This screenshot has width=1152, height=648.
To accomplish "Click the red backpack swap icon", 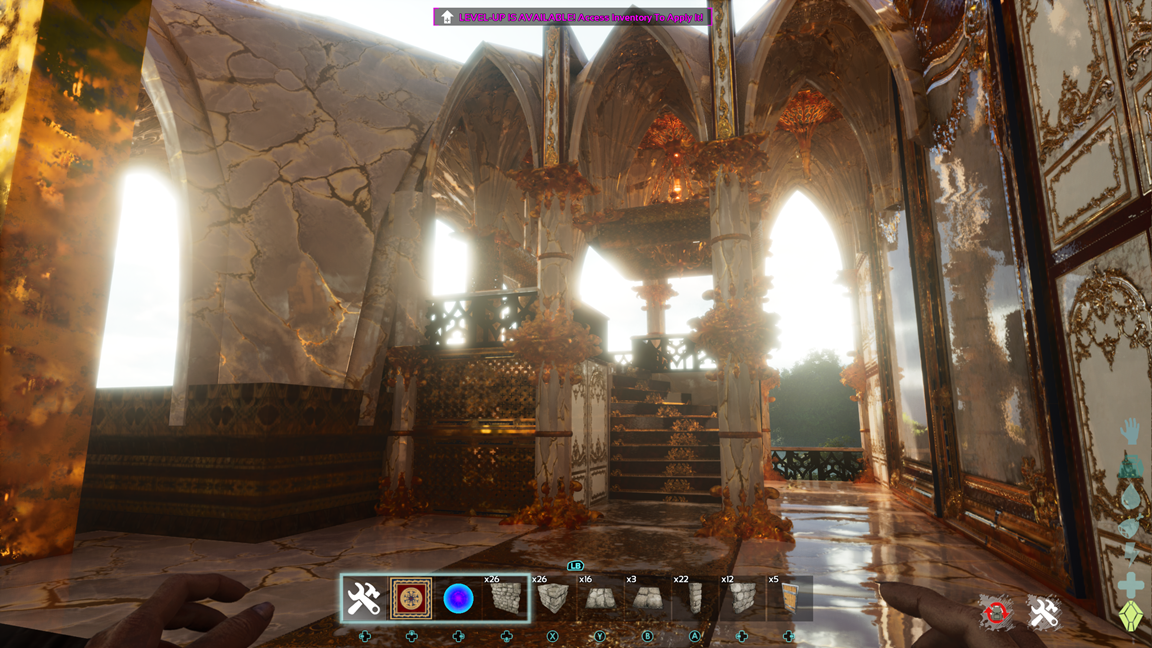I will [996, 613].
